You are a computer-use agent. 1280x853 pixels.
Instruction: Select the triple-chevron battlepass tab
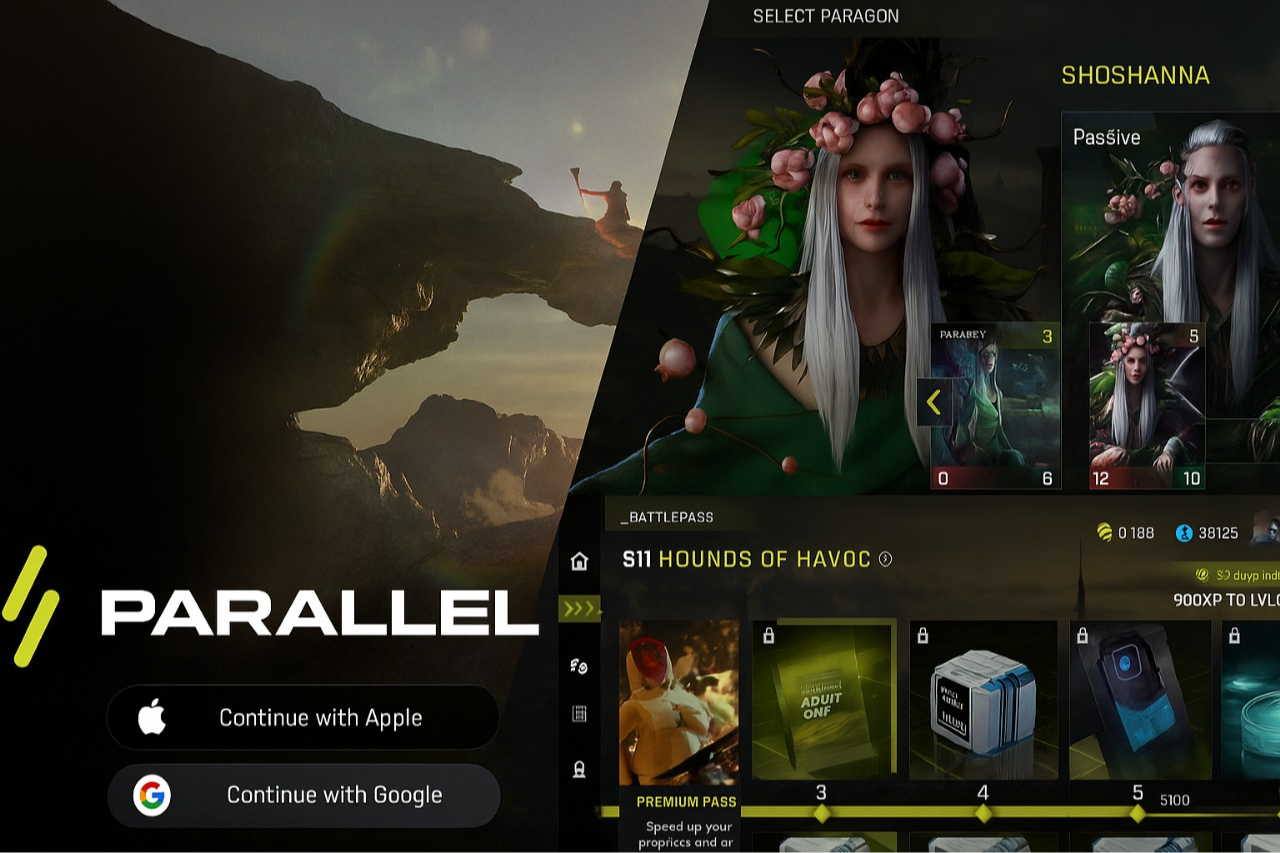tap(579, 608)
